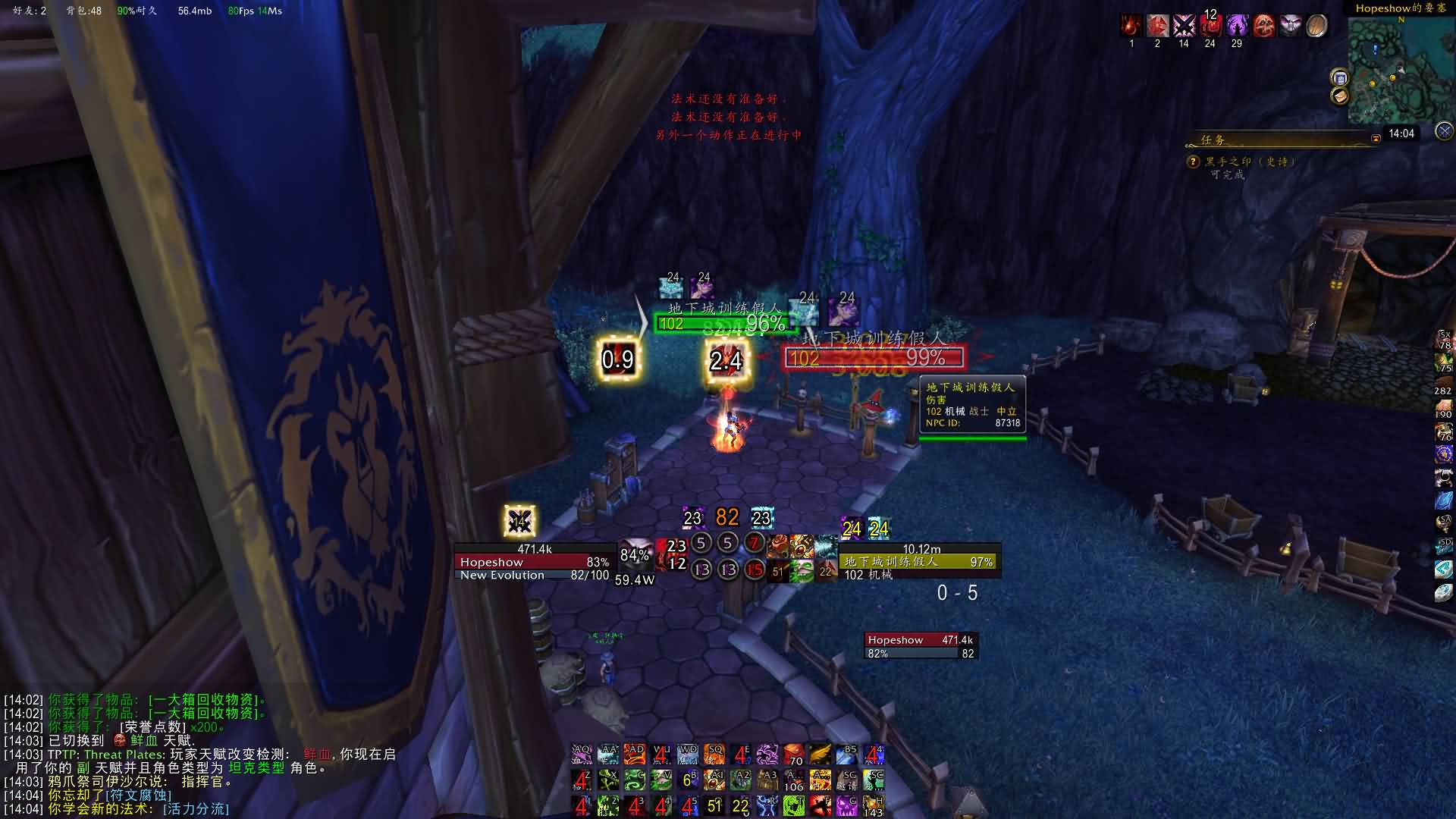The width and height of the screenshot is (1456, 819).
Task: Click the red nameplate of the training dummy
Action: (873, 357)
